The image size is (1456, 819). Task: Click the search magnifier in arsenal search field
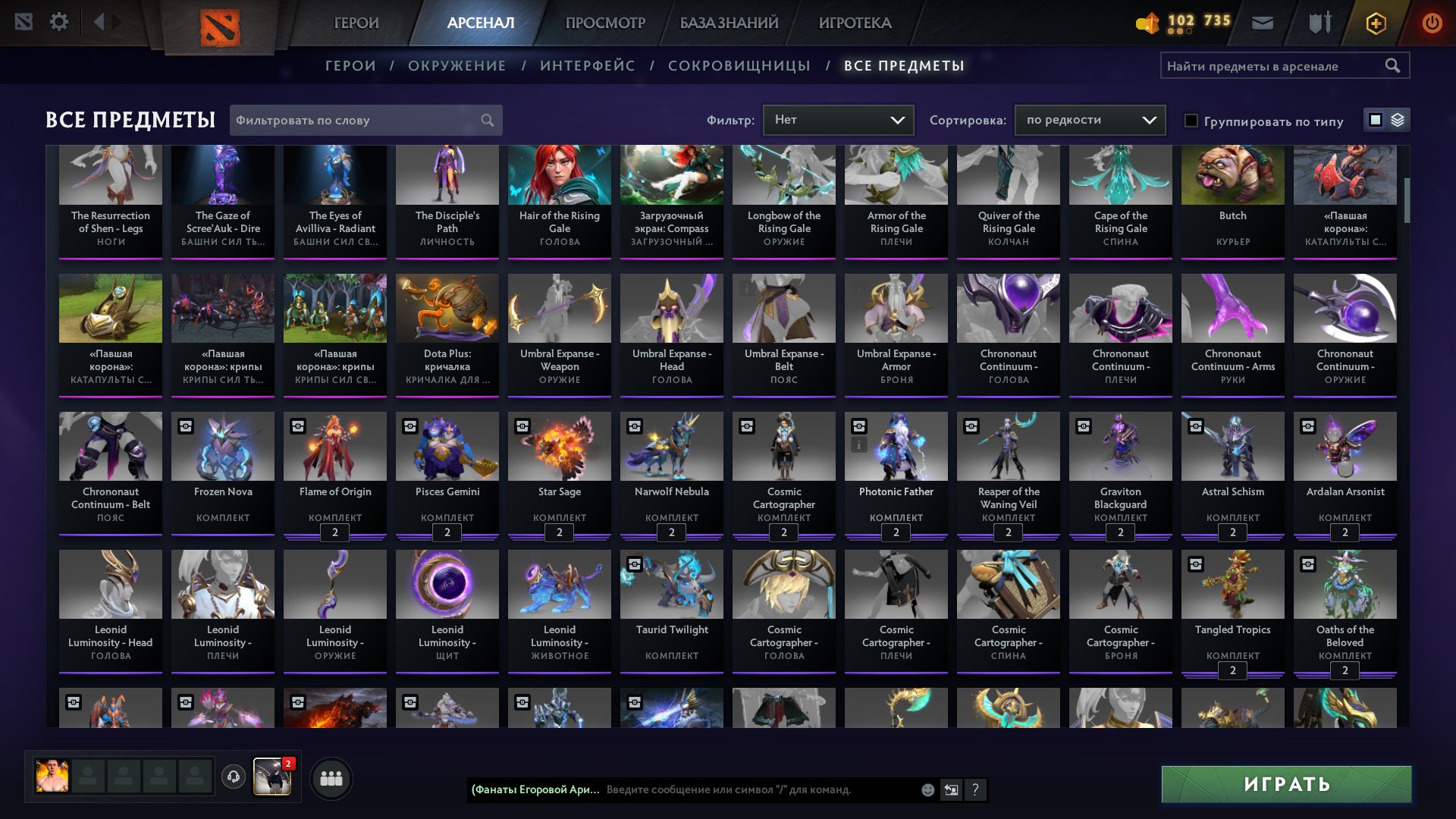click(x=1394, y=65)
